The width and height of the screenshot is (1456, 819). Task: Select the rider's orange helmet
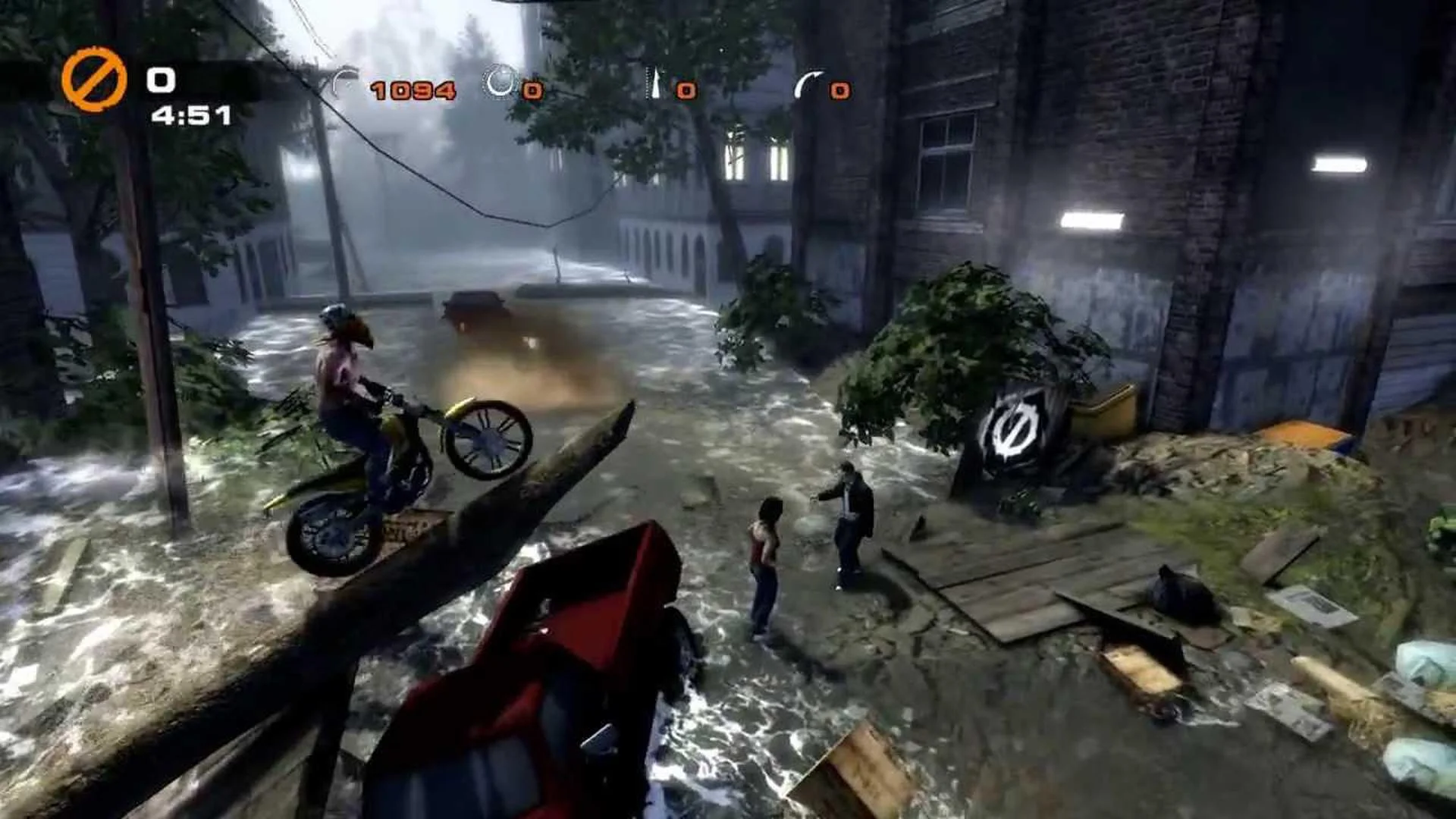coord(338,321)
